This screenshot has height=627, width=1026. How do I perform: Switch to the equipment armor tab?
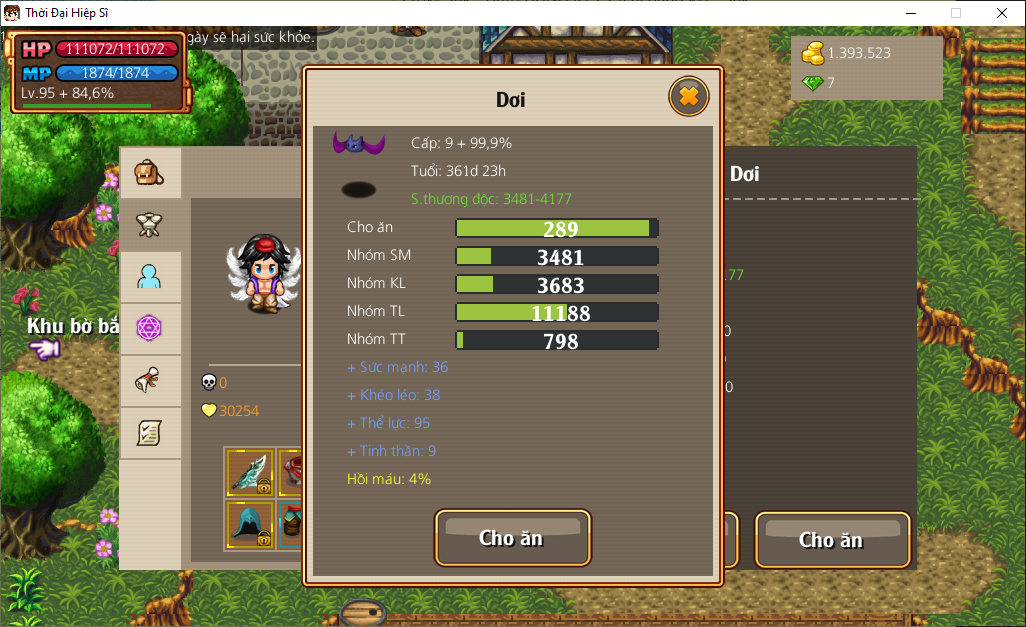(x=150, y=225)
